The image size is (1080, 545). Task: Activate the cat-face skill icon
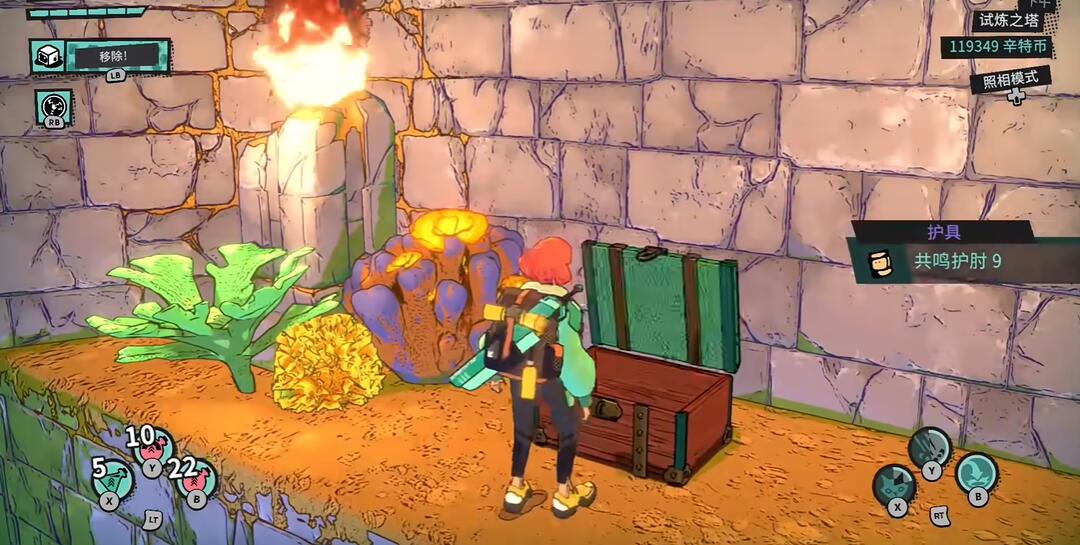894,486
